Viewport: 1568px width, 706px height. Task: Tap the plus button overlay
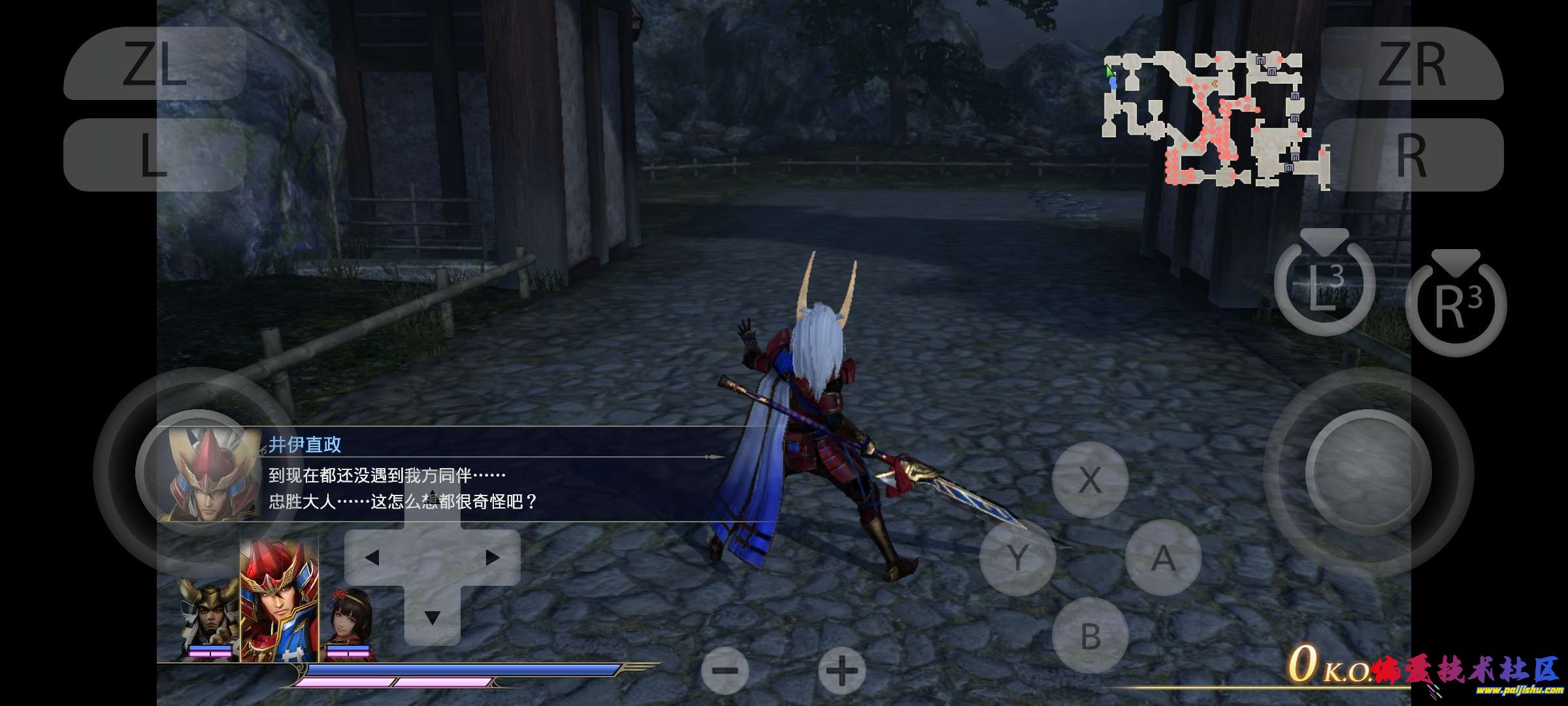[x=841, y=671]
